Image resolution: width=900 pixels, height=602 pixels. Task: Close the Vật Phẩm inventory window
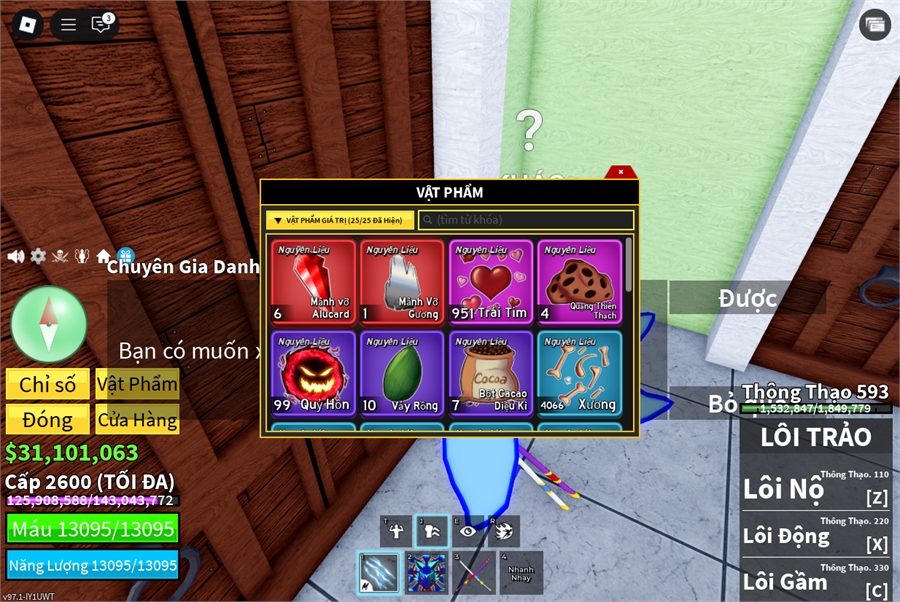pos(621,172)
